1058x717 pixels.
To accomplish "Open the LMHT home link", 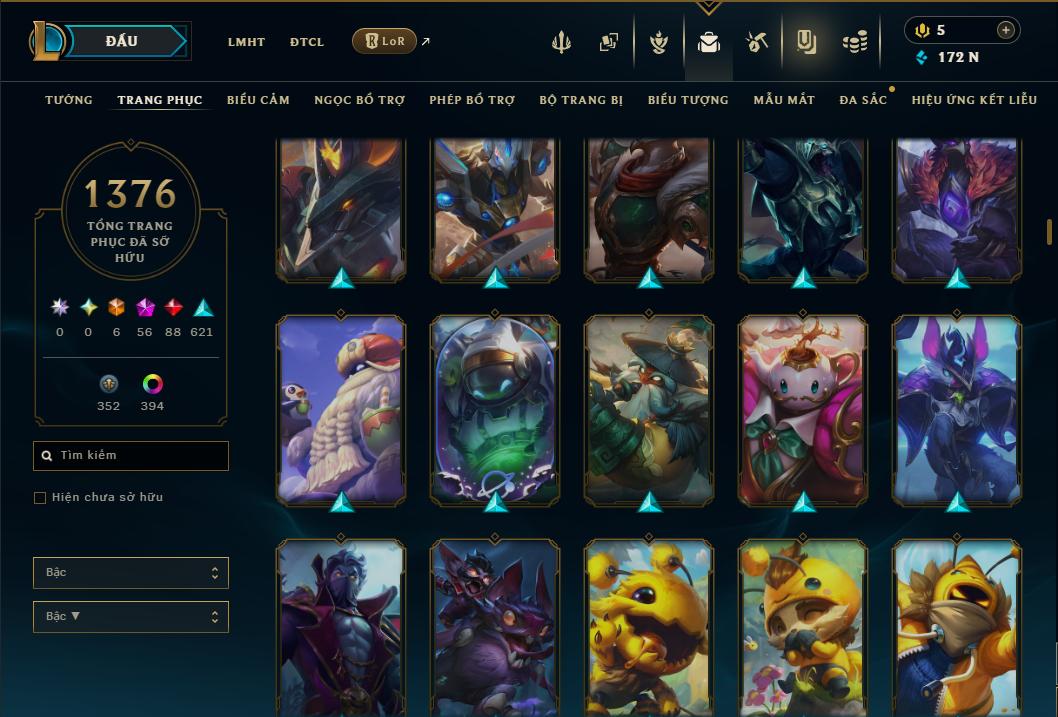I will click(246, 42).
